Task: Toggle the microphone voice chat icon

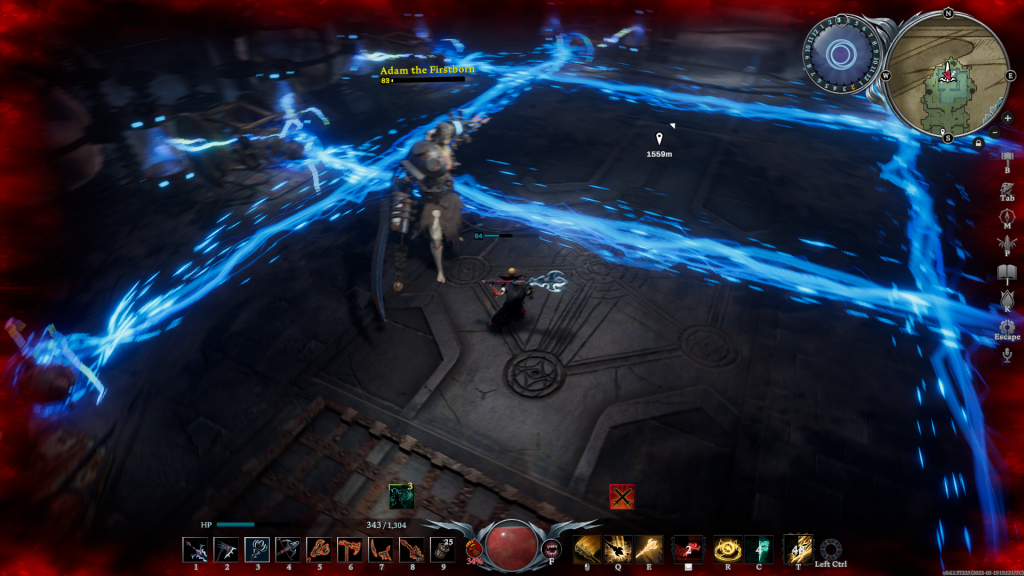Action: click(1006, 355)
